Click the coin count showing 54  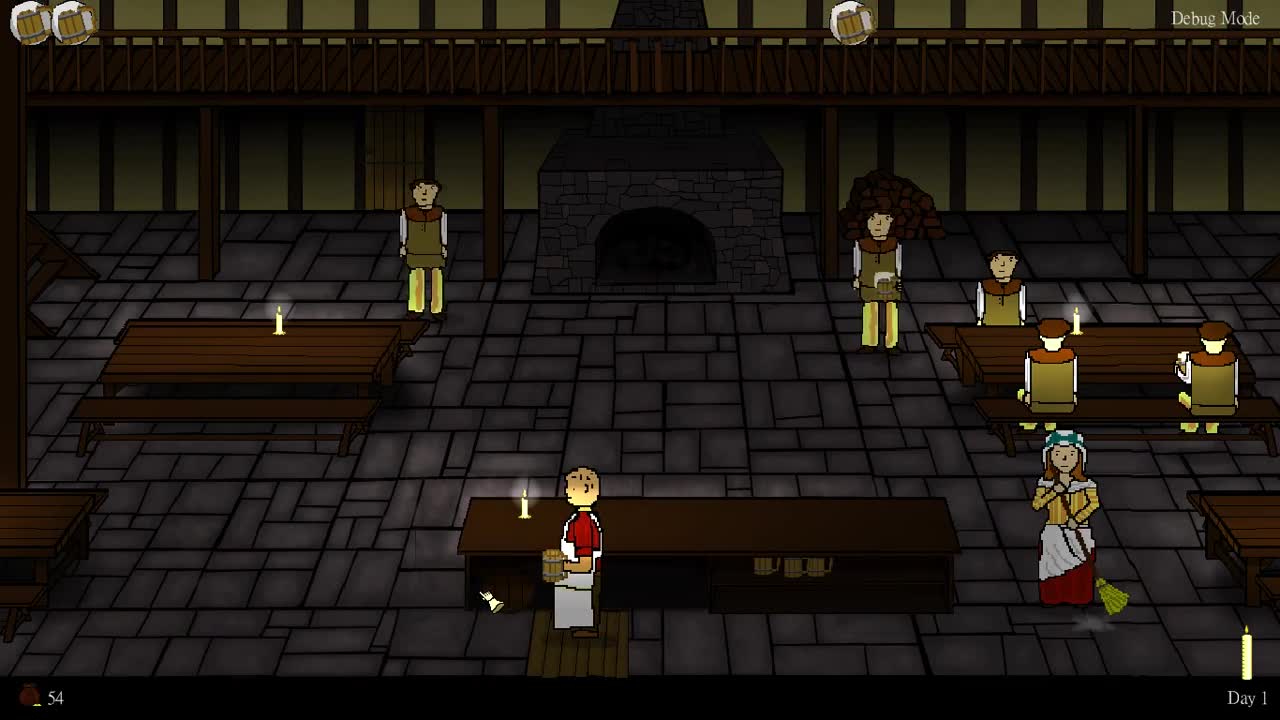(56, 695)
